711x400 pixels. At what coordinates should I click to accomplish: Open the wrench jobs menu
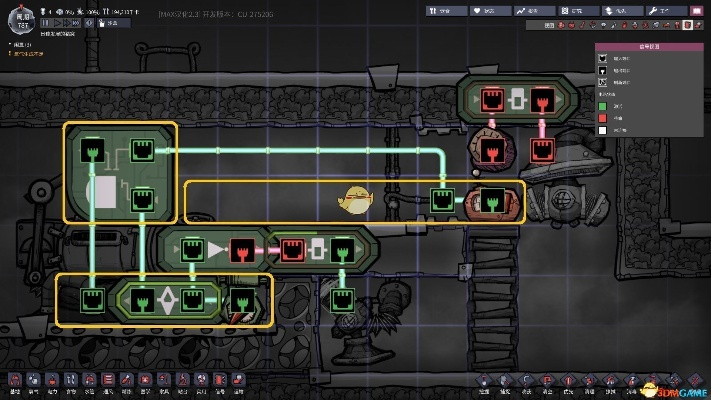[668, 11]
